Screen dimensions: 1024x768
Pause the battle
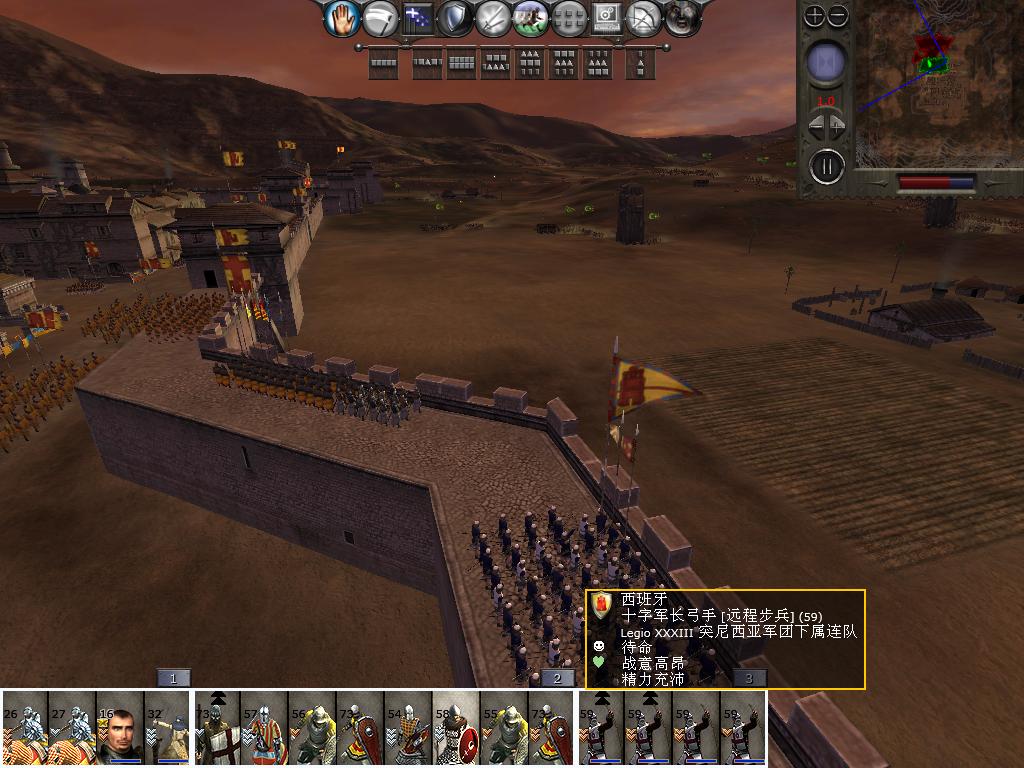[826, 165]
